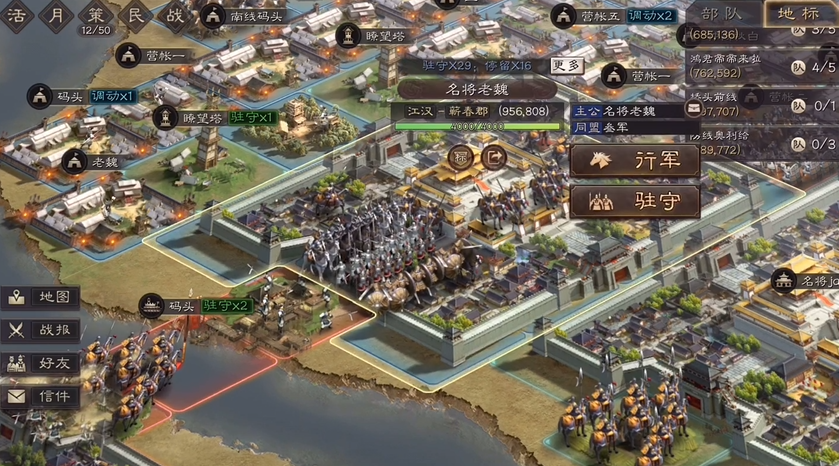The width and height of the screenshot is (839, 466).
Task: Select the 民 diamond top menu
Action: 134,15
